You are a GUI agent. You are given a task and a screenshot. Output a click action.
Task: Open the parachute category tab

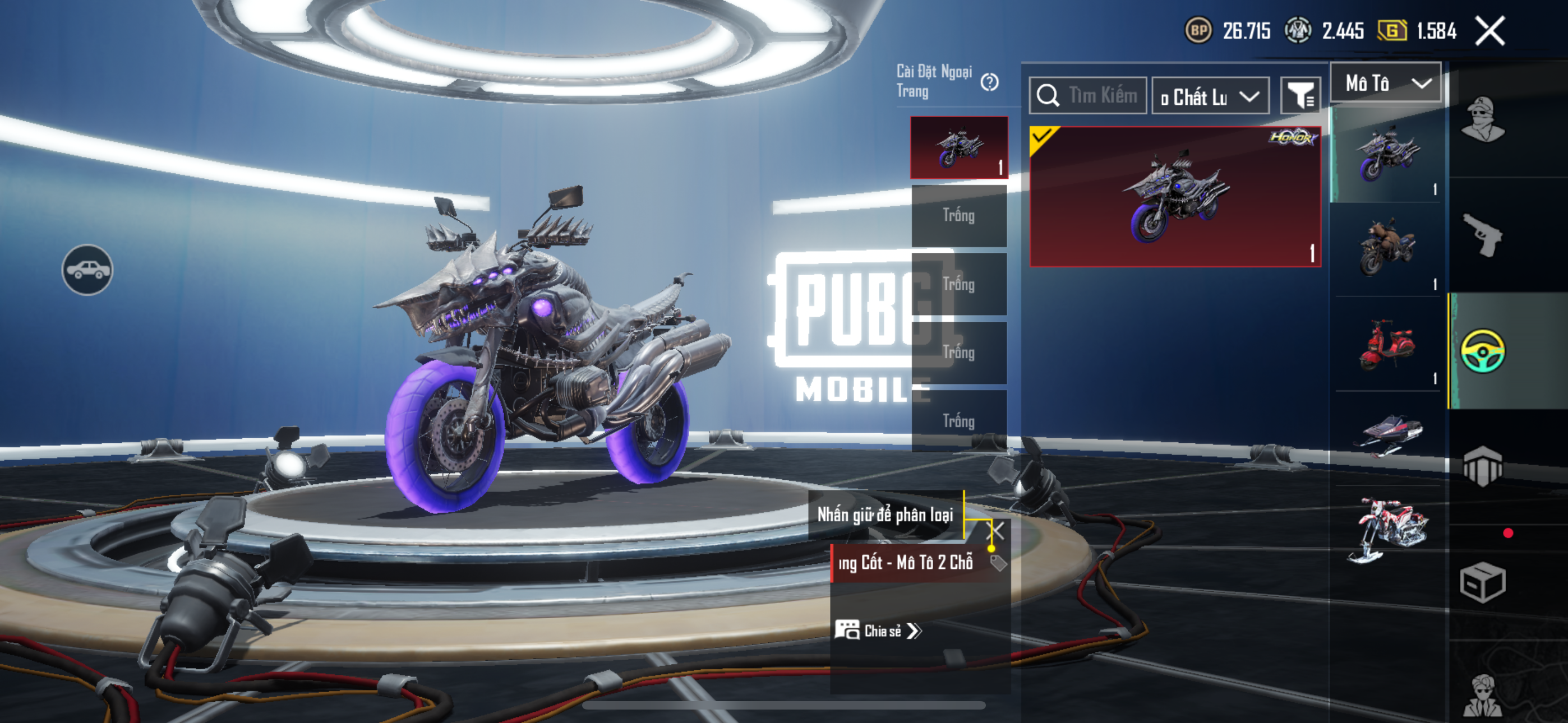[1483, 466]
